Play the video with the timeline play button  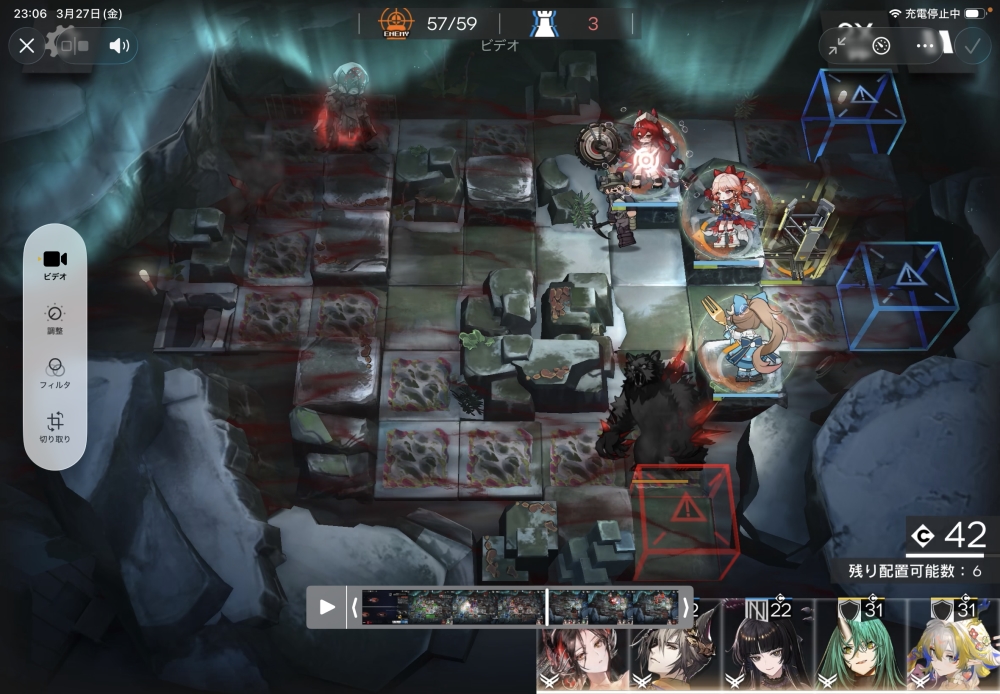point(327,607)
